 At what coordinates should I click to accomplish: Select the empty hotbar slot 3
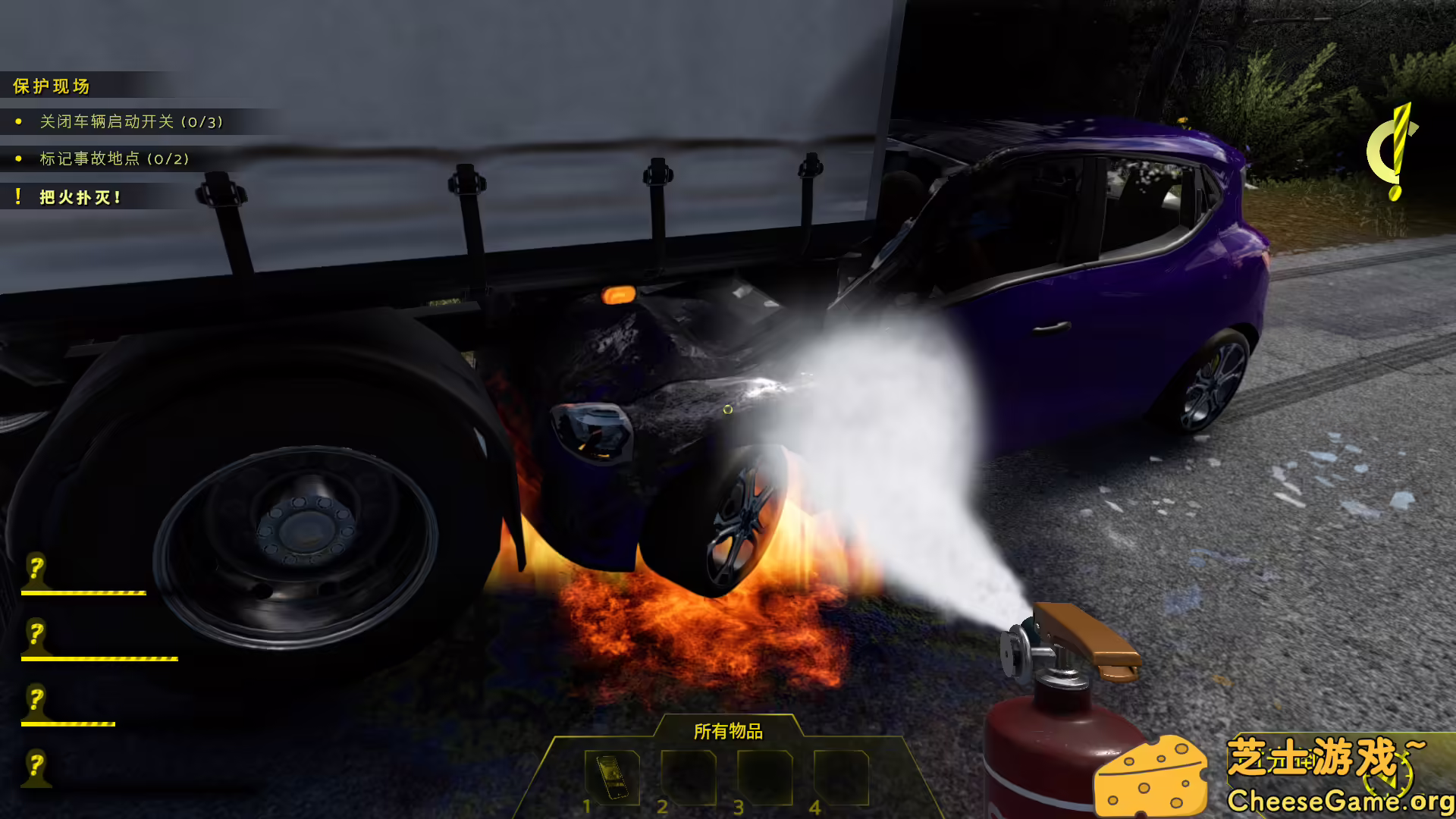click(765, 777)
